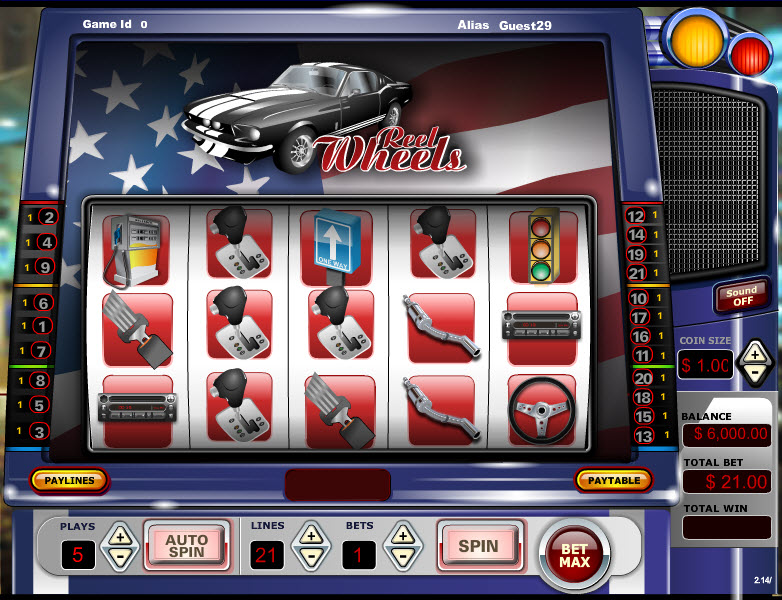Decrease the number of lines
Viewport: 782px width, 600px height.
coord(311,558)
